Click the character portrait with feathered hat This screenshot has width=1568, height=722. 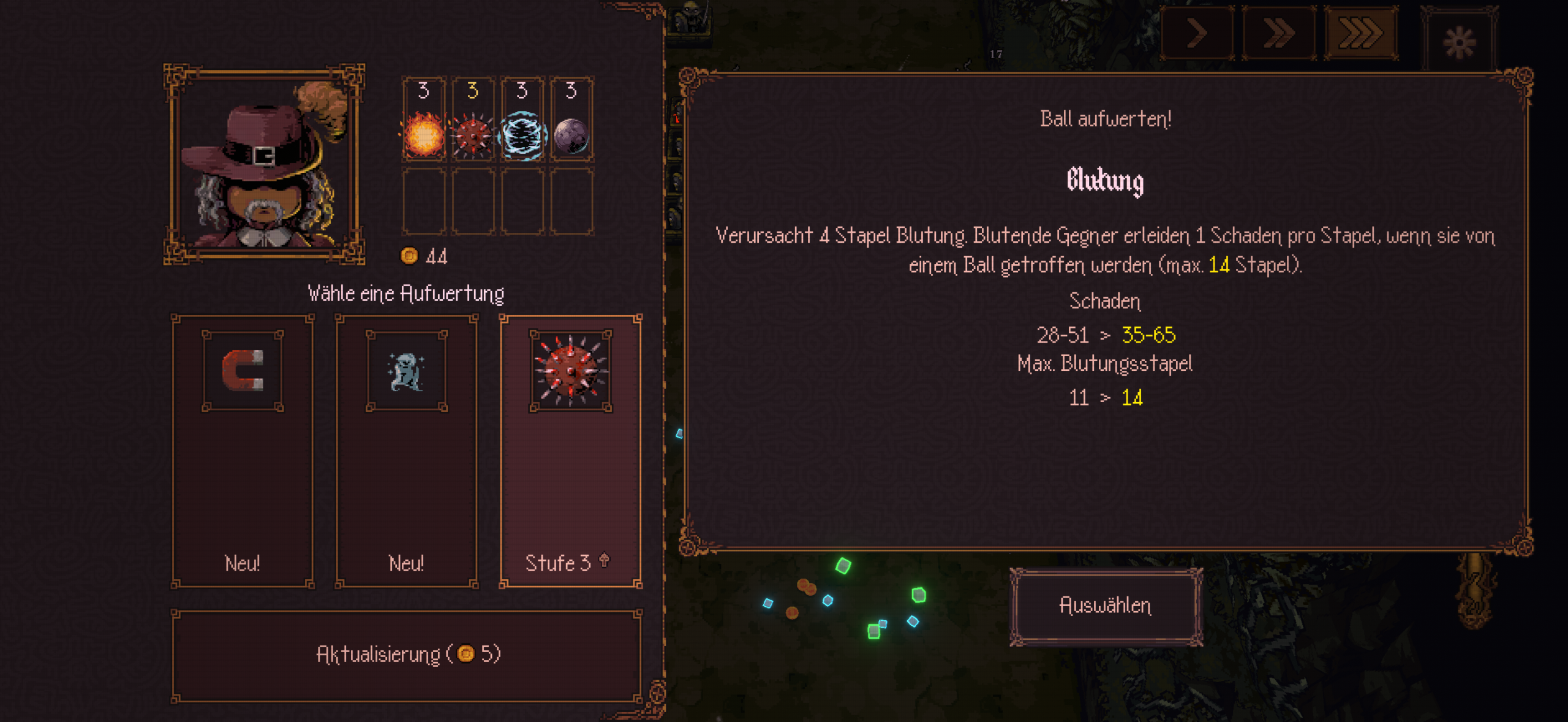click(264, 164)
